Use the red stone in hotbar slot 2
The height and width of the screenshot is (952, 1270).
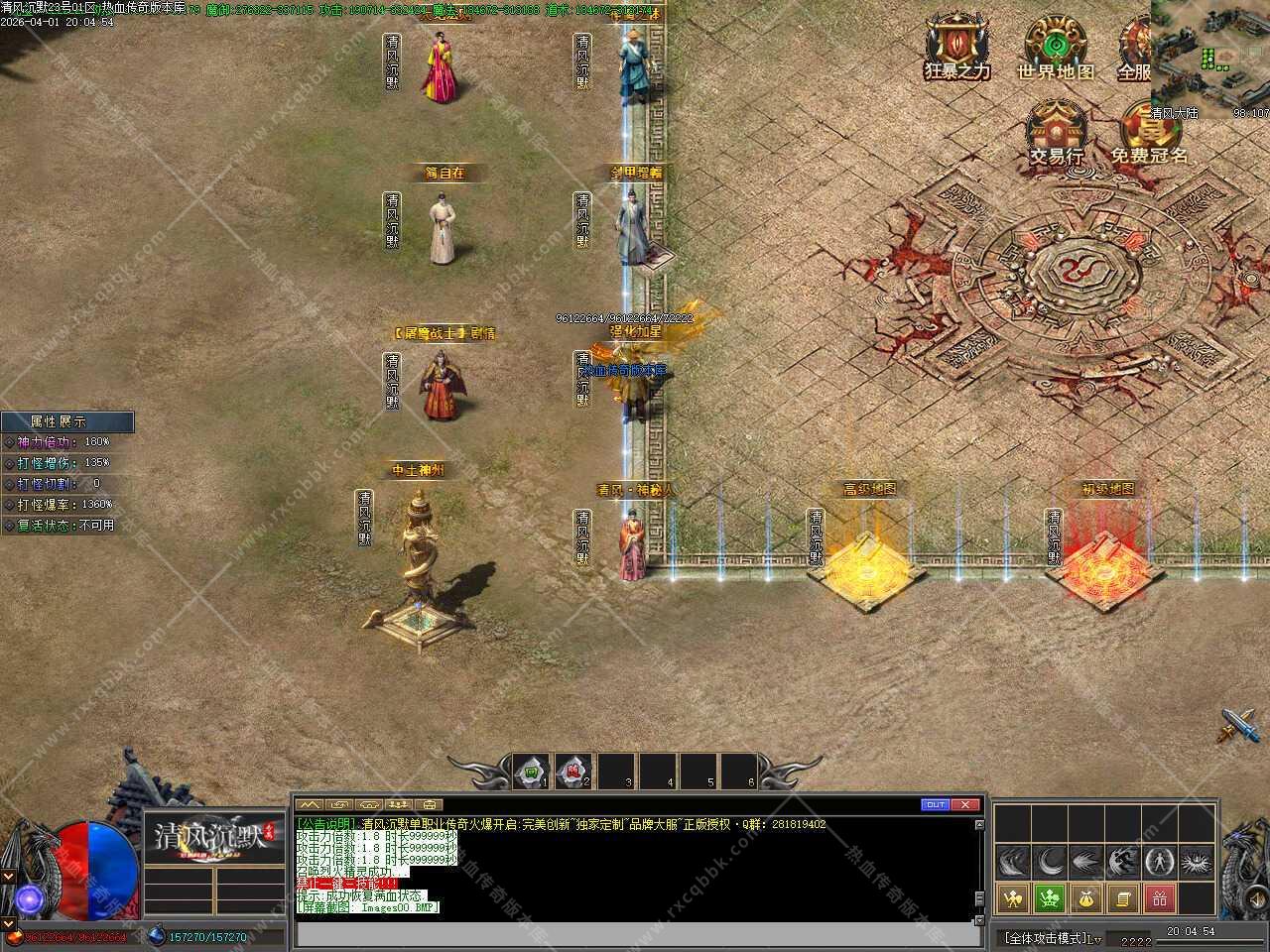click(x=572, y=771)
